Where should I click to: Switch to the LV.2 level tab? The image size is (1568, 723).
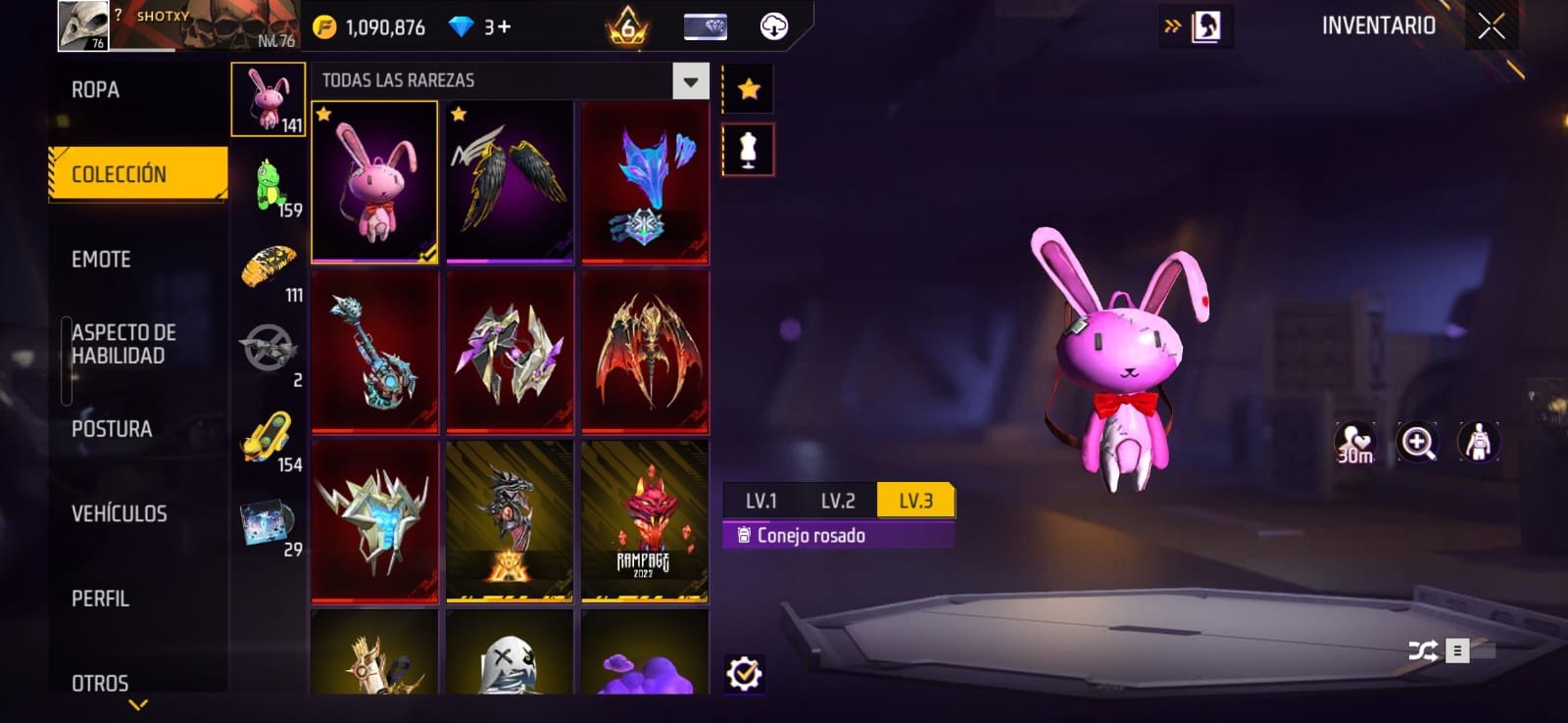tap(838, 501)
